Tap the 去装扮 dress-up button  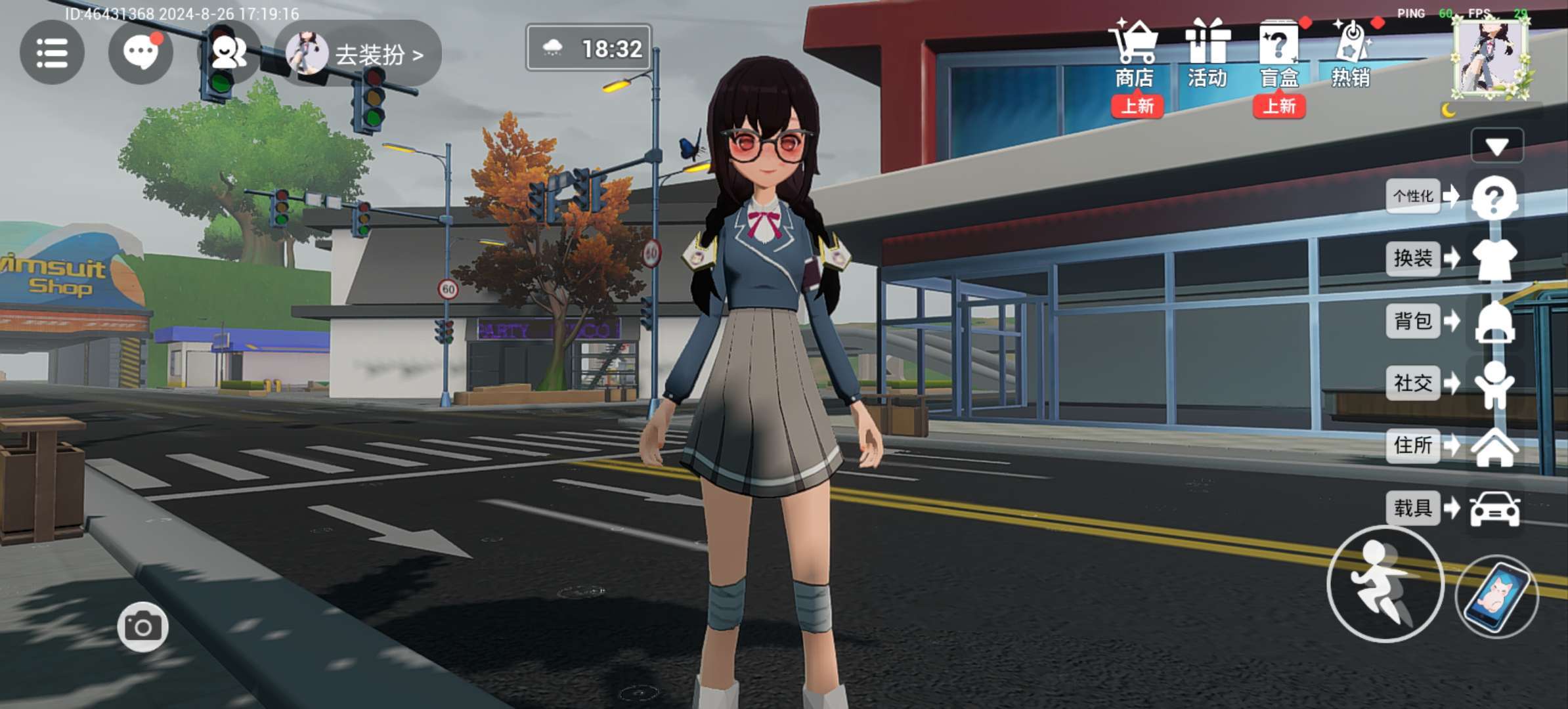[363, 54]
